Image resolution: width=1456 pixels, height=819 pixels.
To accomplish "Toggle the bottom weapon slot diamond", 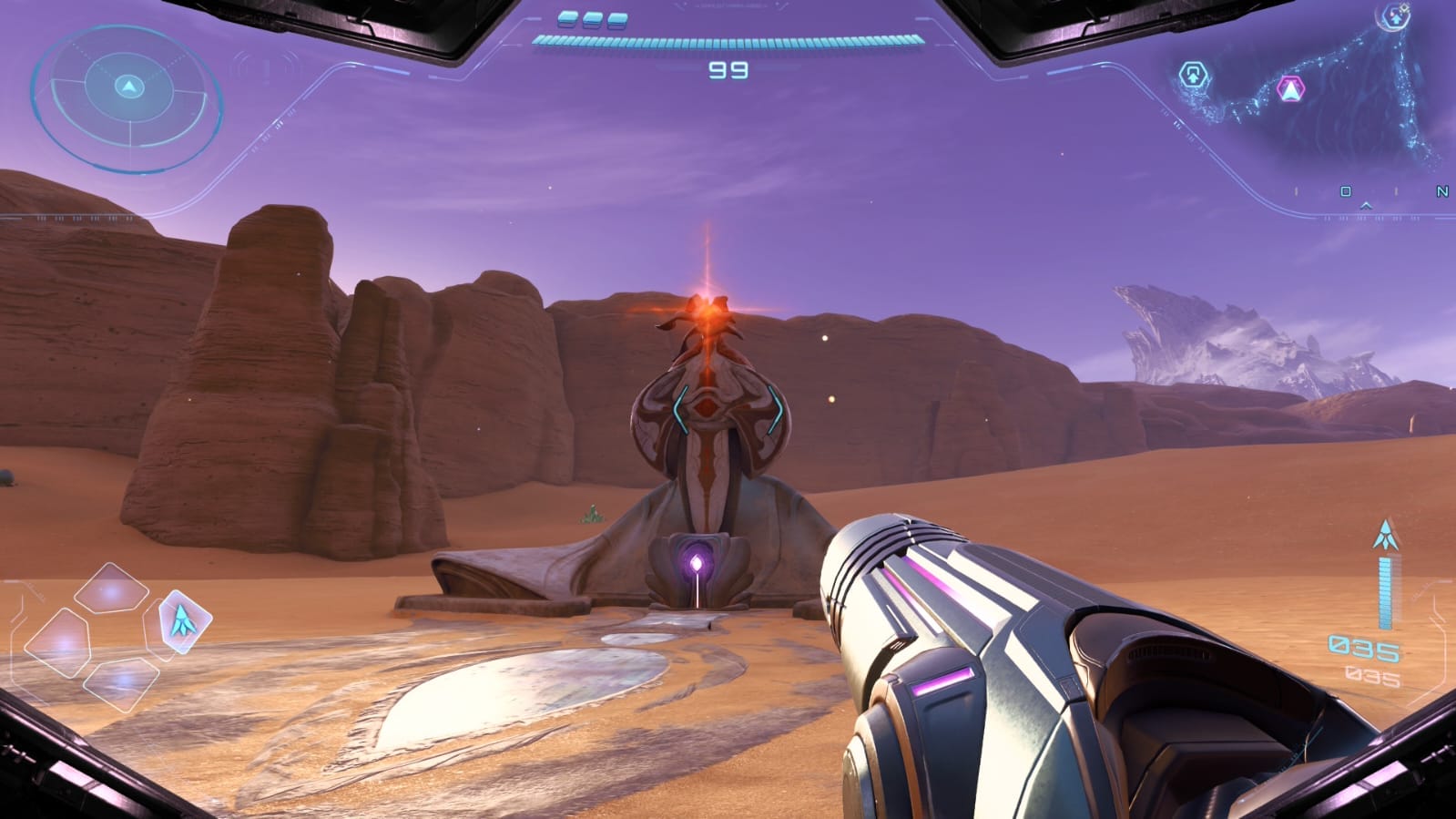I will pyautogui.click(x=122, y=681).
